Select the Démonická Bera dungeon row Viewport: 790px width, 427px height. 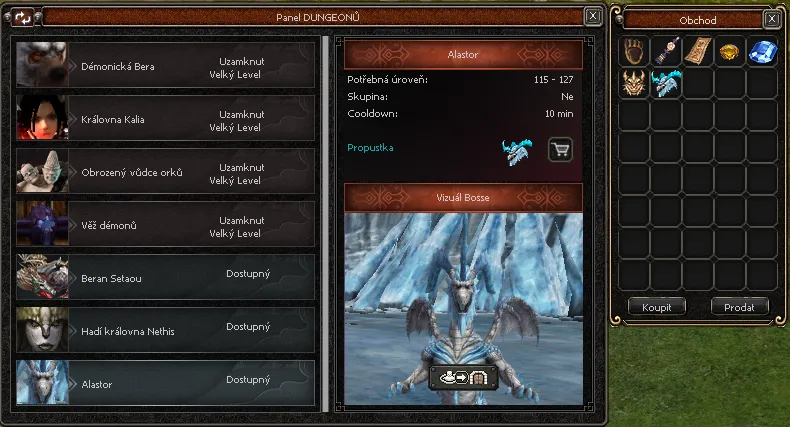click(x=165, y=66)
